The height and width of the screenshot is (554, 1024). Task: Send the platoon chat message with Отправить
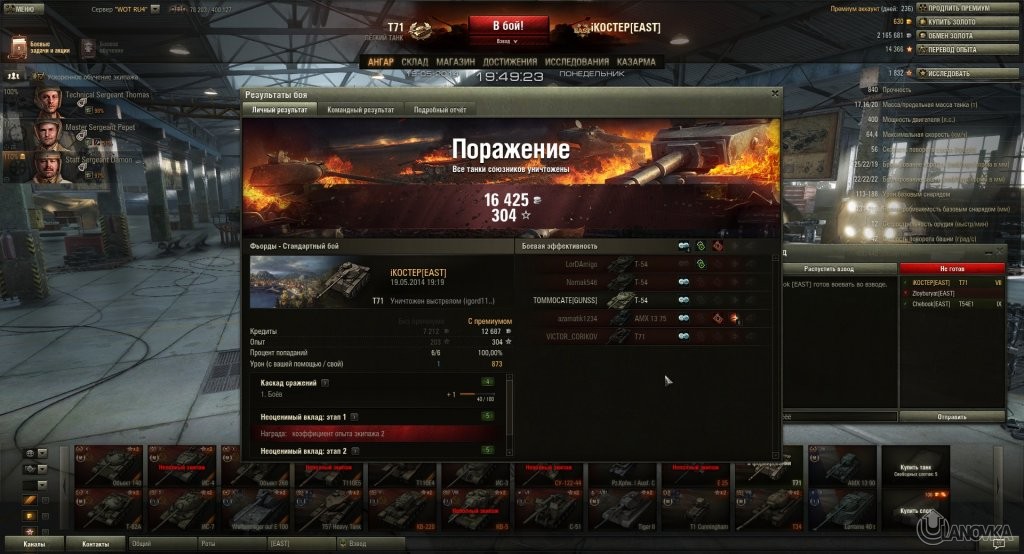pos(951,415)
